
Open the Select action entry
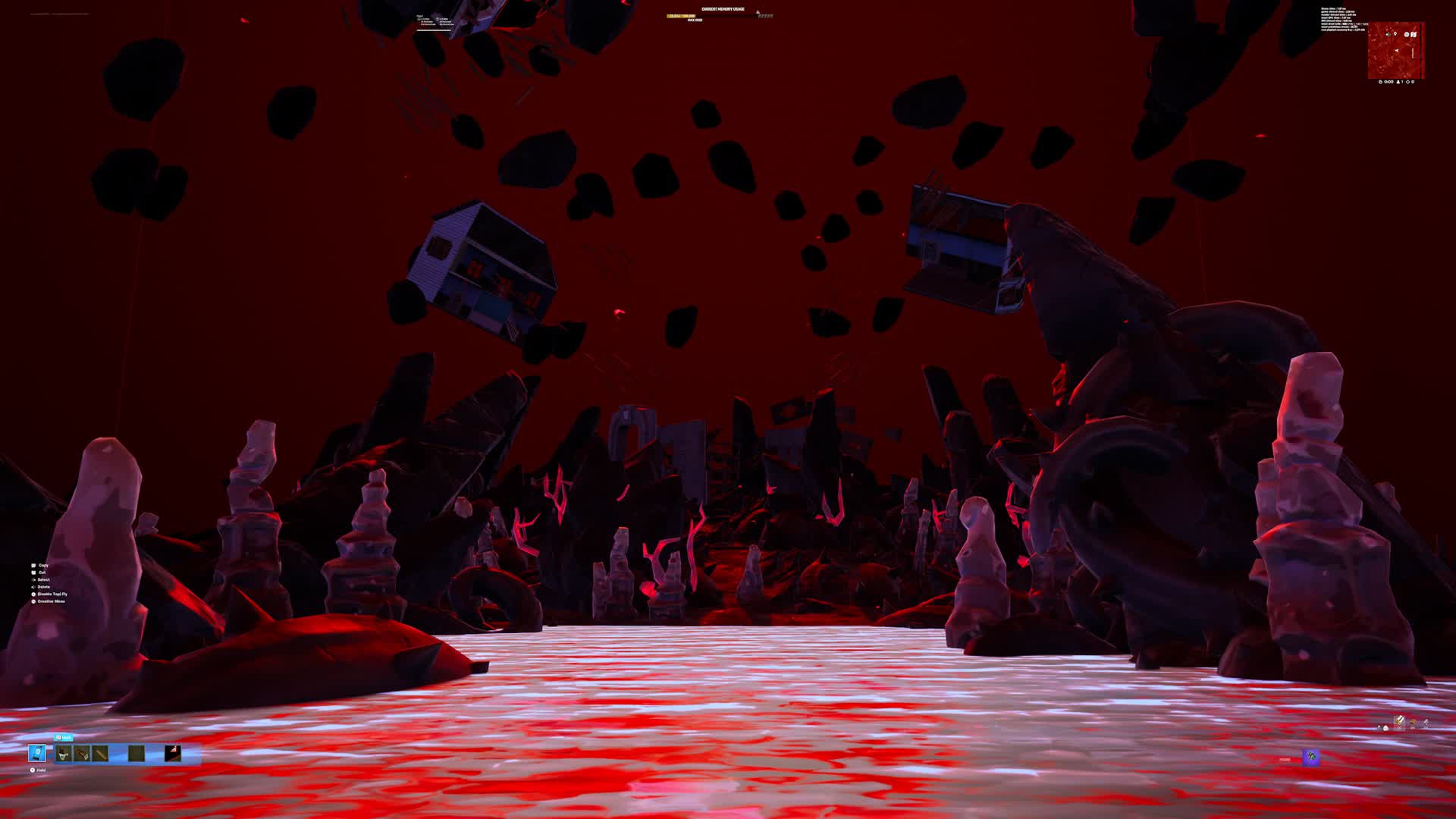coord(33,580)
